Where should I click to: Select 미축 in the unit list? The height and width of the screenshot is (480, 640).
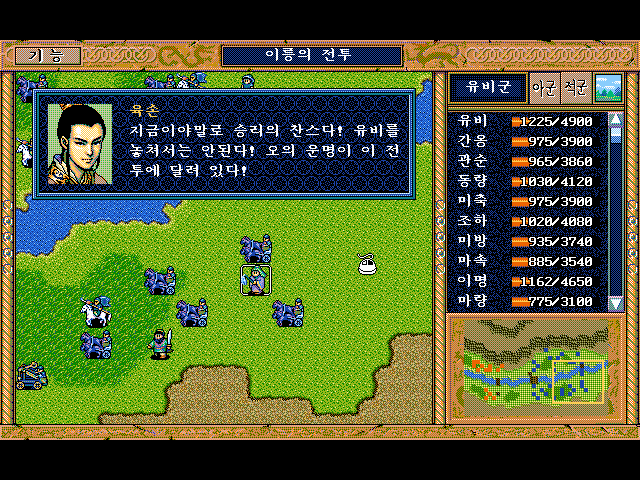pyautogui.click(x=470, y=201)
